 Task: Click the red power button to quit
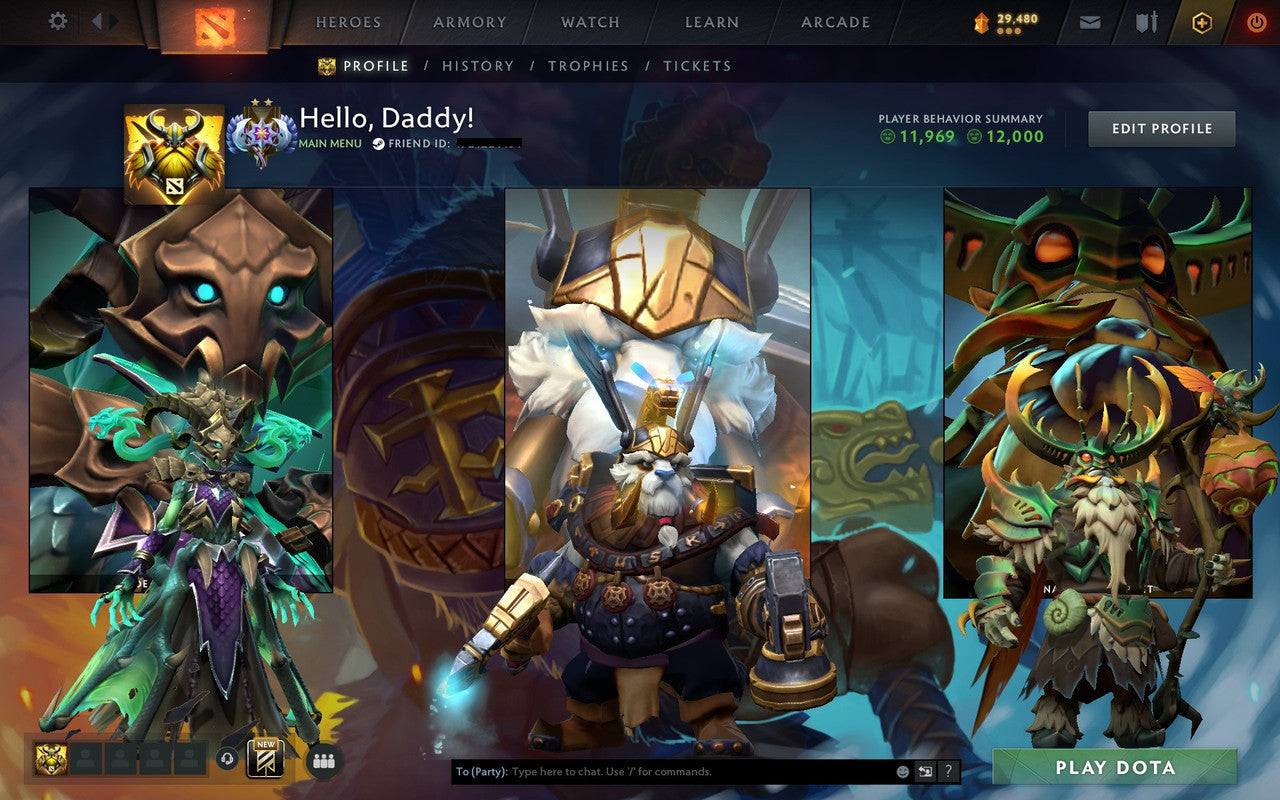tap(1257, 21)
